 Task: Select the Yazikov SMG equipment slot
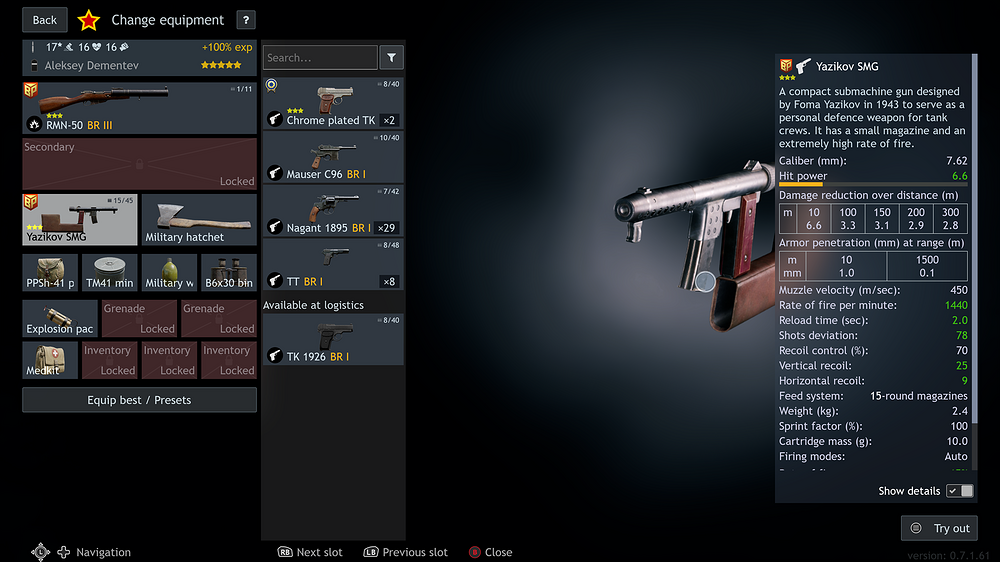pyautogui.click(x=79, y=219)
